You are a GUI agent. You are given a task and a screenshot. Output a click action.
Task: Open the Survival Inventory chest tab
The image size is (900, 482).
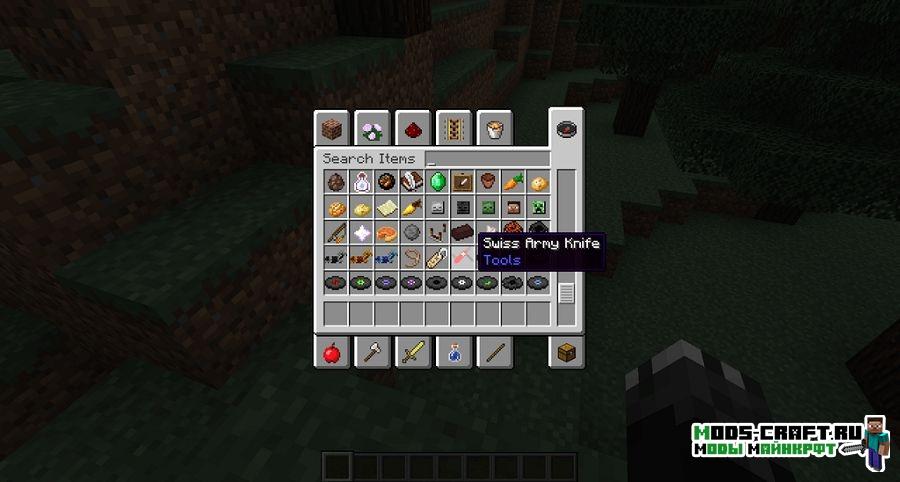click(566, 351)
